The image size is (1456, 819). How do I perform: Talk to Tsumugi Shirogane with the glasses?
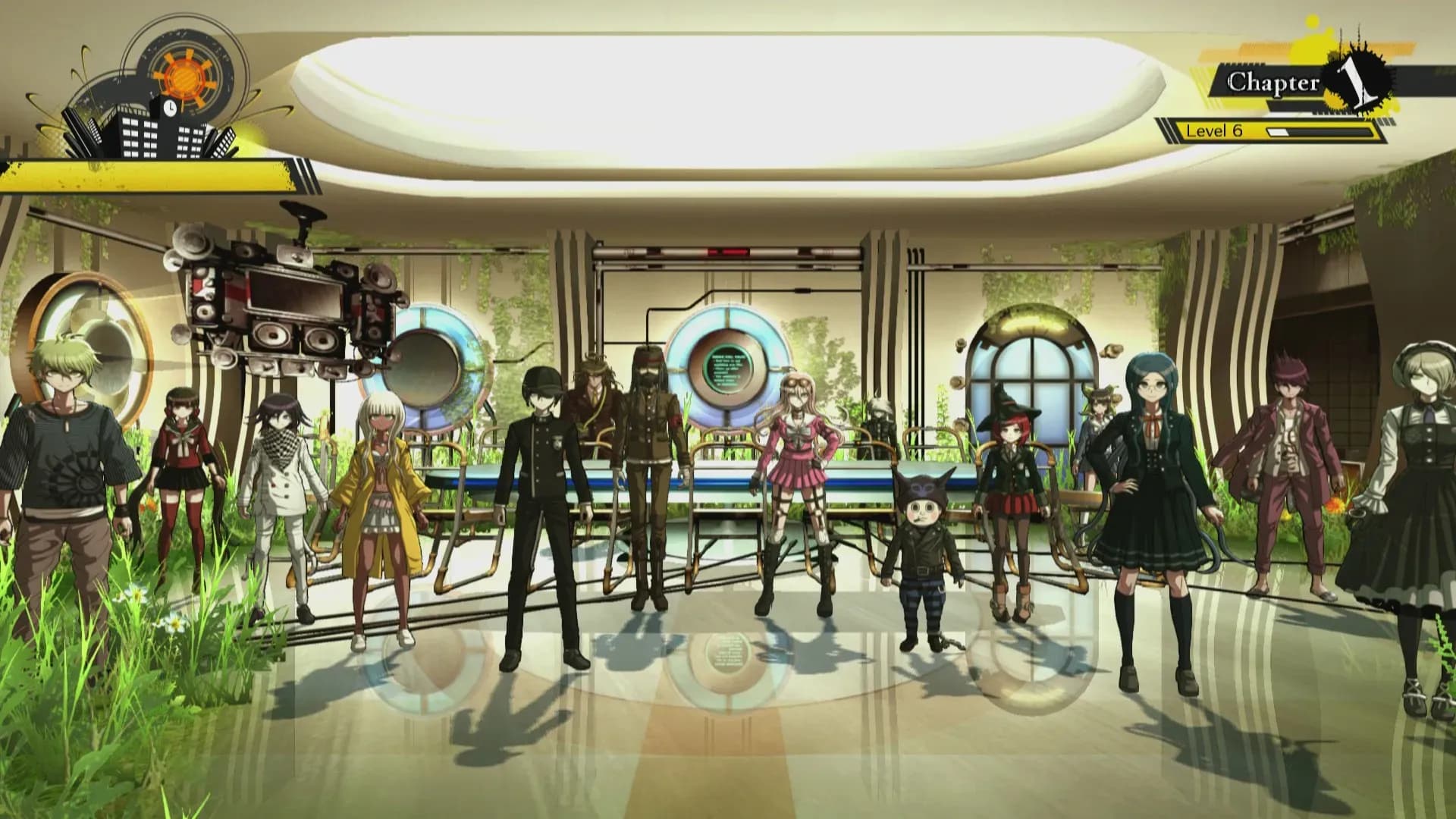[x=1153, y=493]
